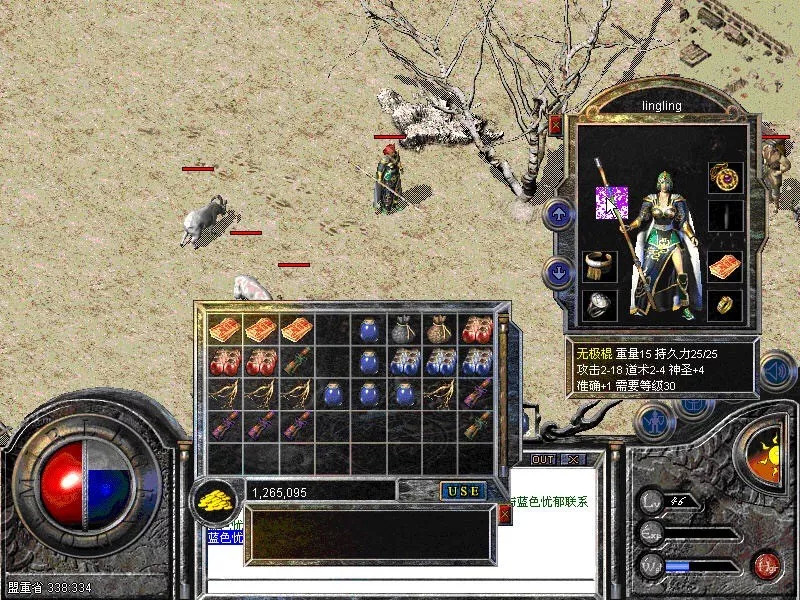Image resolution: width=800 pixels, height=600 pixels.
Task: Go to previous character panel page with up arrow
Action: [559, 213]
